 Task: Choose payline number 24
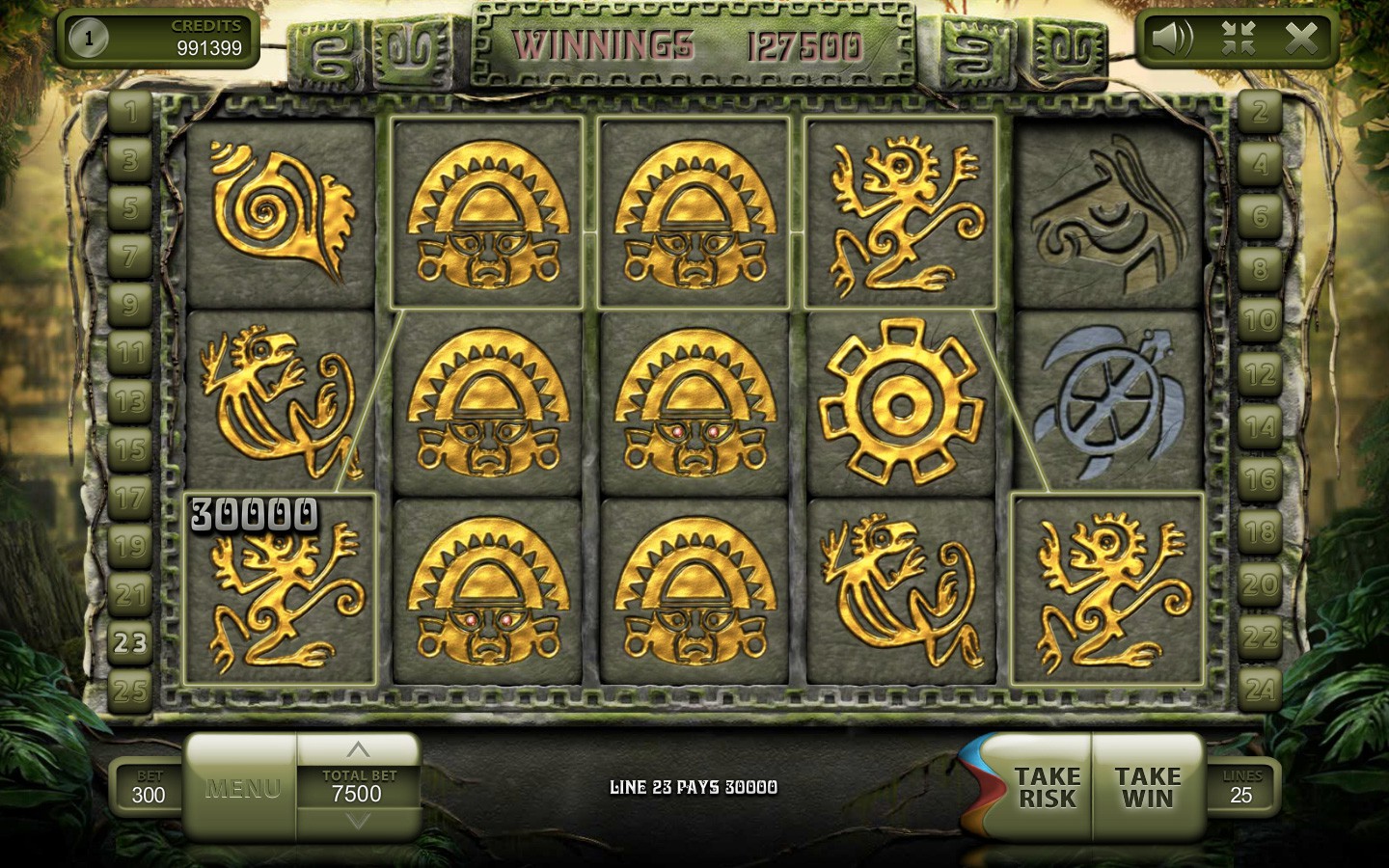(1260, 690)
